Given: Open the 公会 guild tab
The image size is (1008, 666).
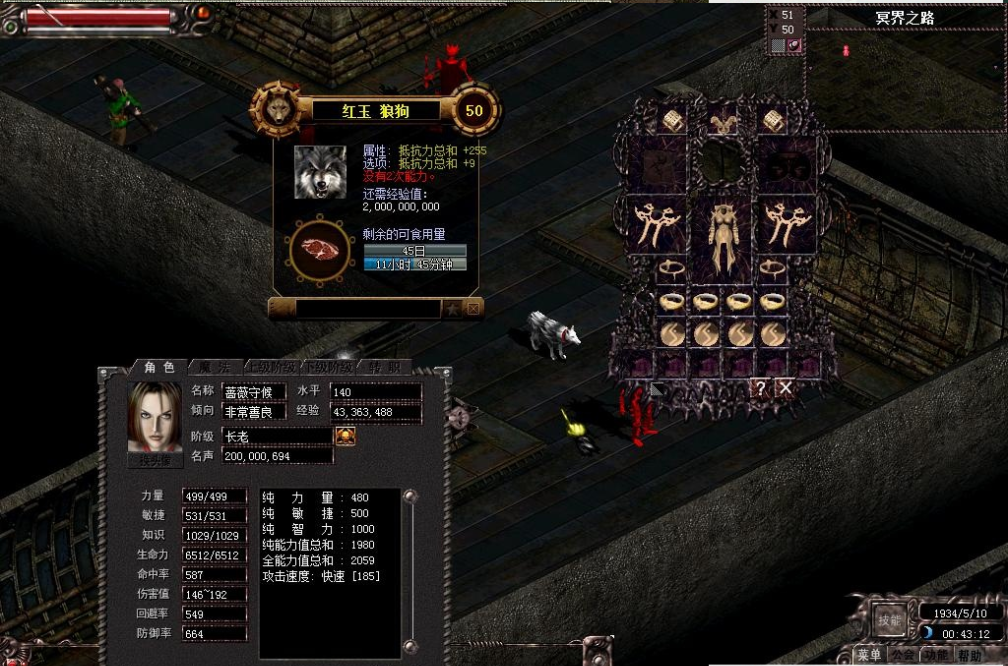Looking at the screenshot, I should 902,656.
